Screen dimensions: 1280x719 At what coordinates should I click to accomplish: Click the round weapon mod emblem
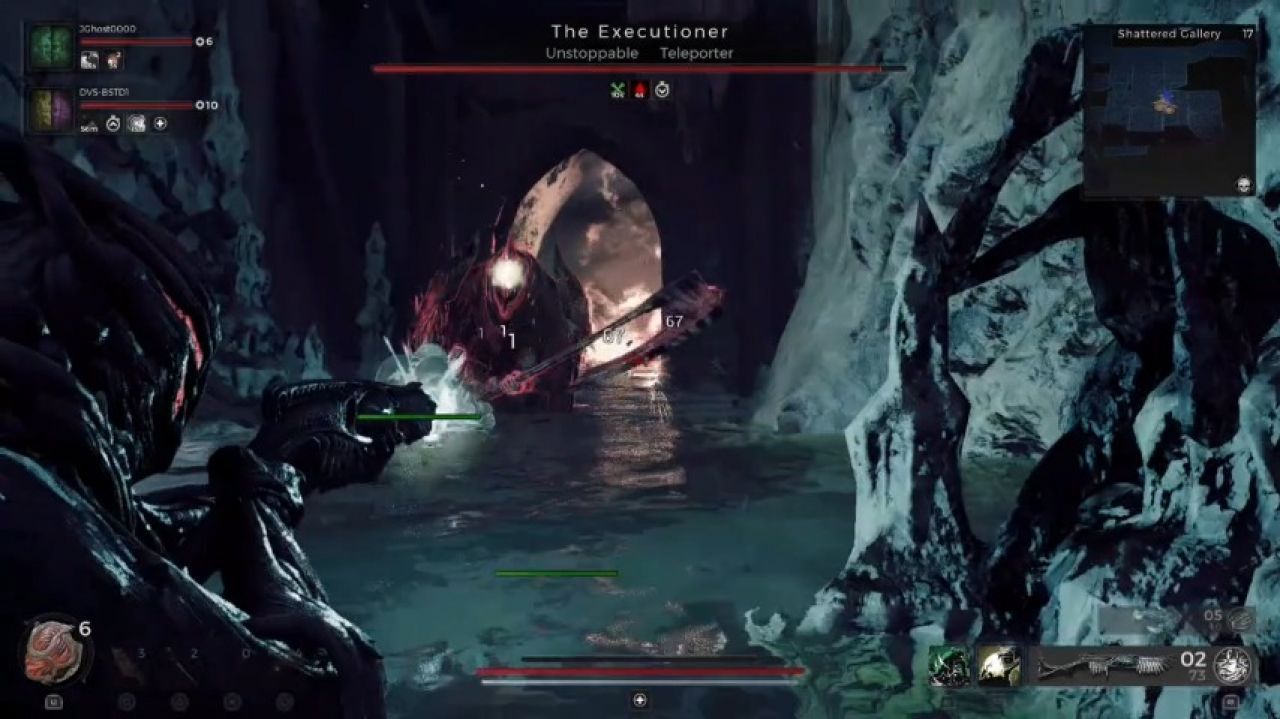(1233, 666)
